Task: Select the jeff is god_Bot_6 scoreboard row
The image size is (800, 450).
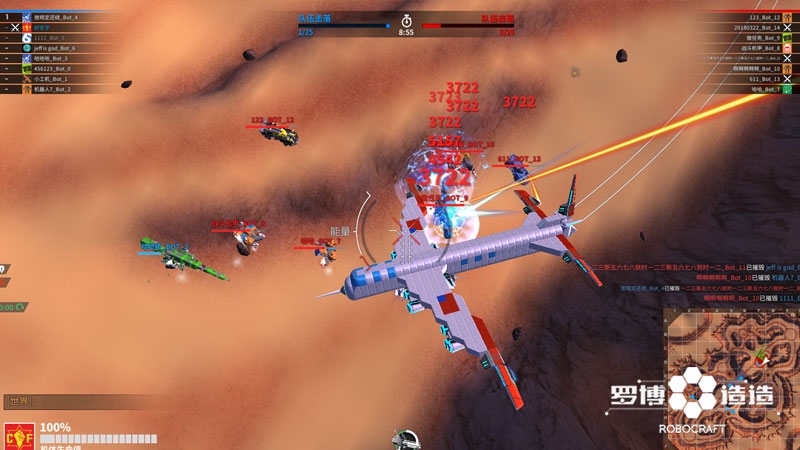Action: pos(58,48)
